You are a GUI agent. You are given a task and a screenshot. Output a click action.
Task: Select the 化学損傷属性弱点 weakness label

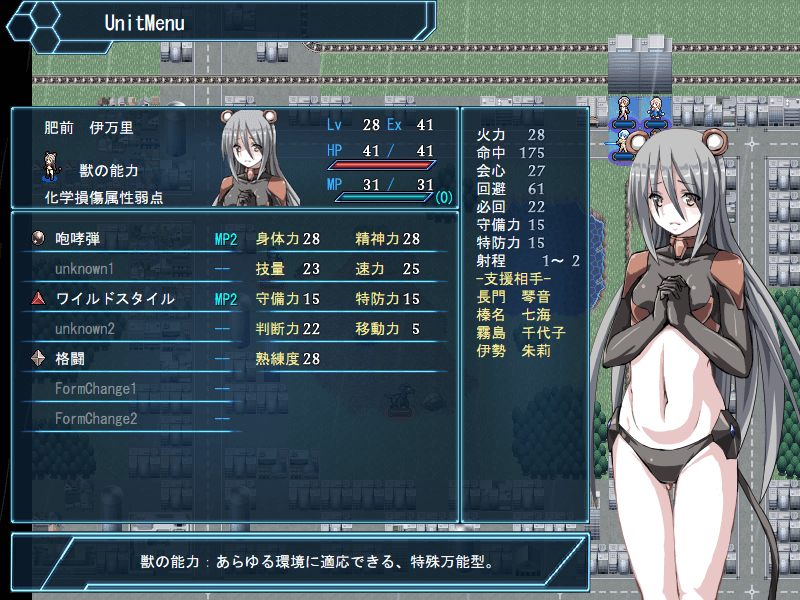[x=103, y=198]
